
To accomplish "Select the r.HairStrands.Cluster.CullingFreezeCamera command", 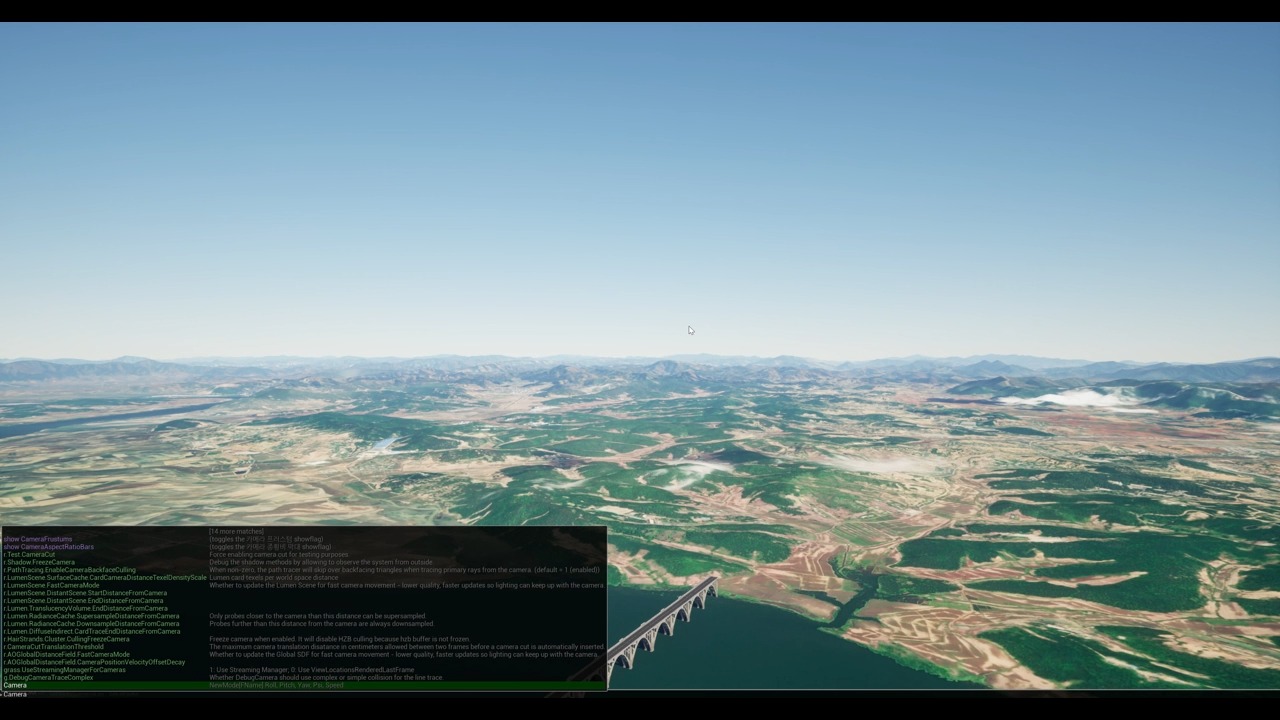I will (67, 639).
